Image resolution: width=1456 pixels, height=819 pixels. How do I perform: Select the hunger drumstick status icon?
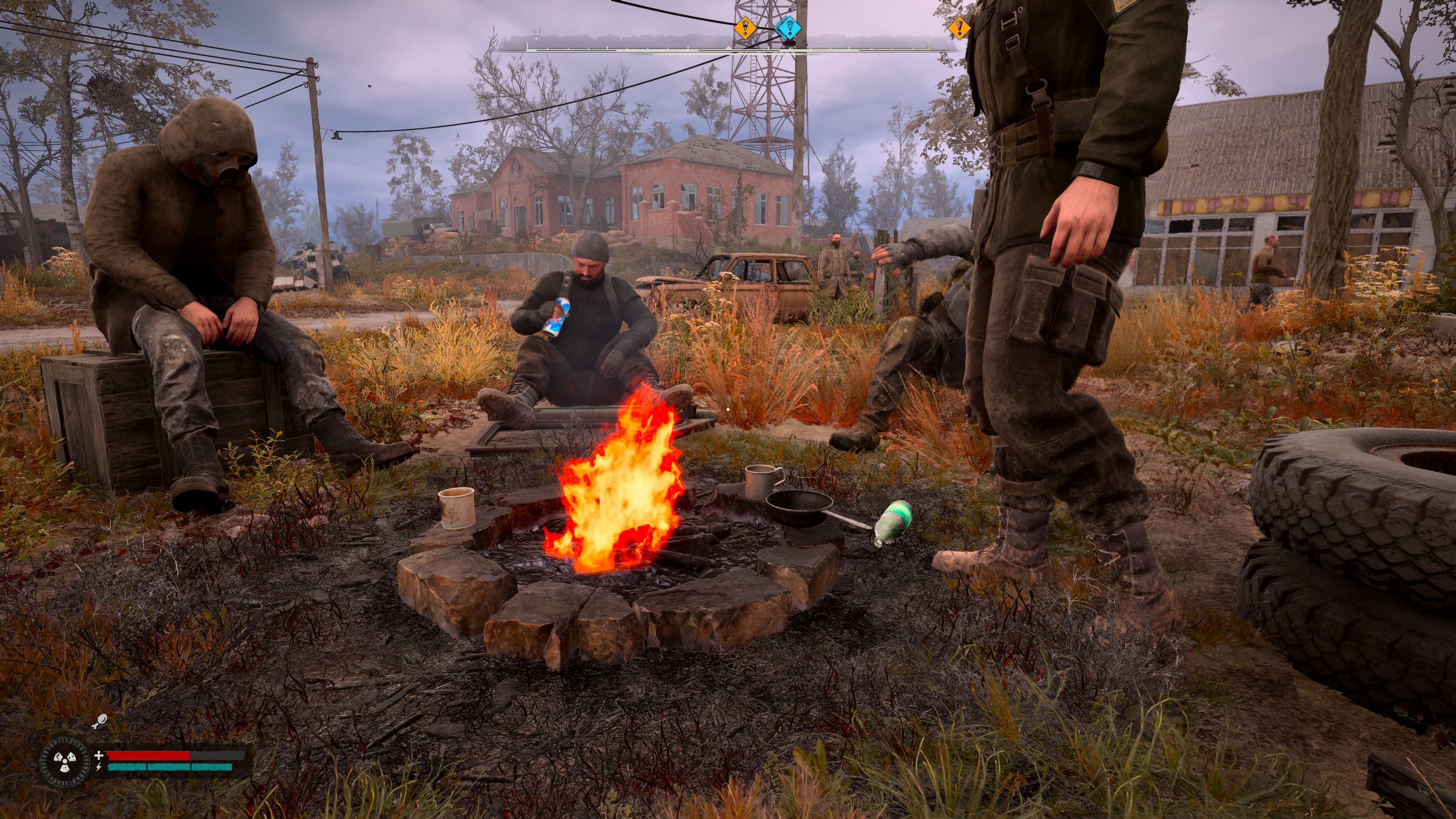(99, 721)
